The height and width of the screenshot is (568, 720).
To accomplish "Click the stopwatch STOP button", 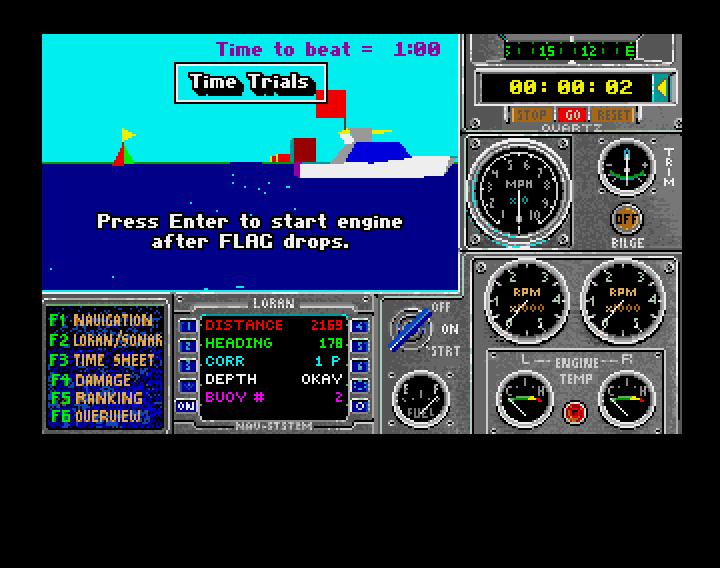I will point(530,115).
